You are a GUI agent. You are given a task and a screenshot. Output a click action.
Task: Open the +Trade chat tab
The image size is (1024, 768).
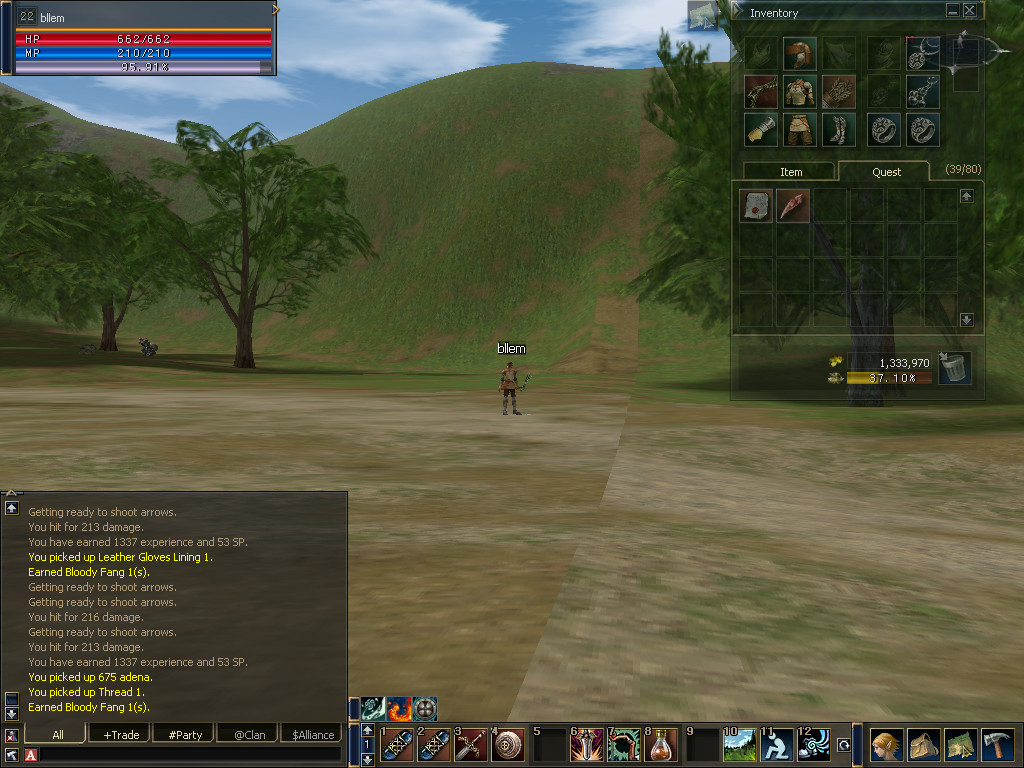coord(121,735)
